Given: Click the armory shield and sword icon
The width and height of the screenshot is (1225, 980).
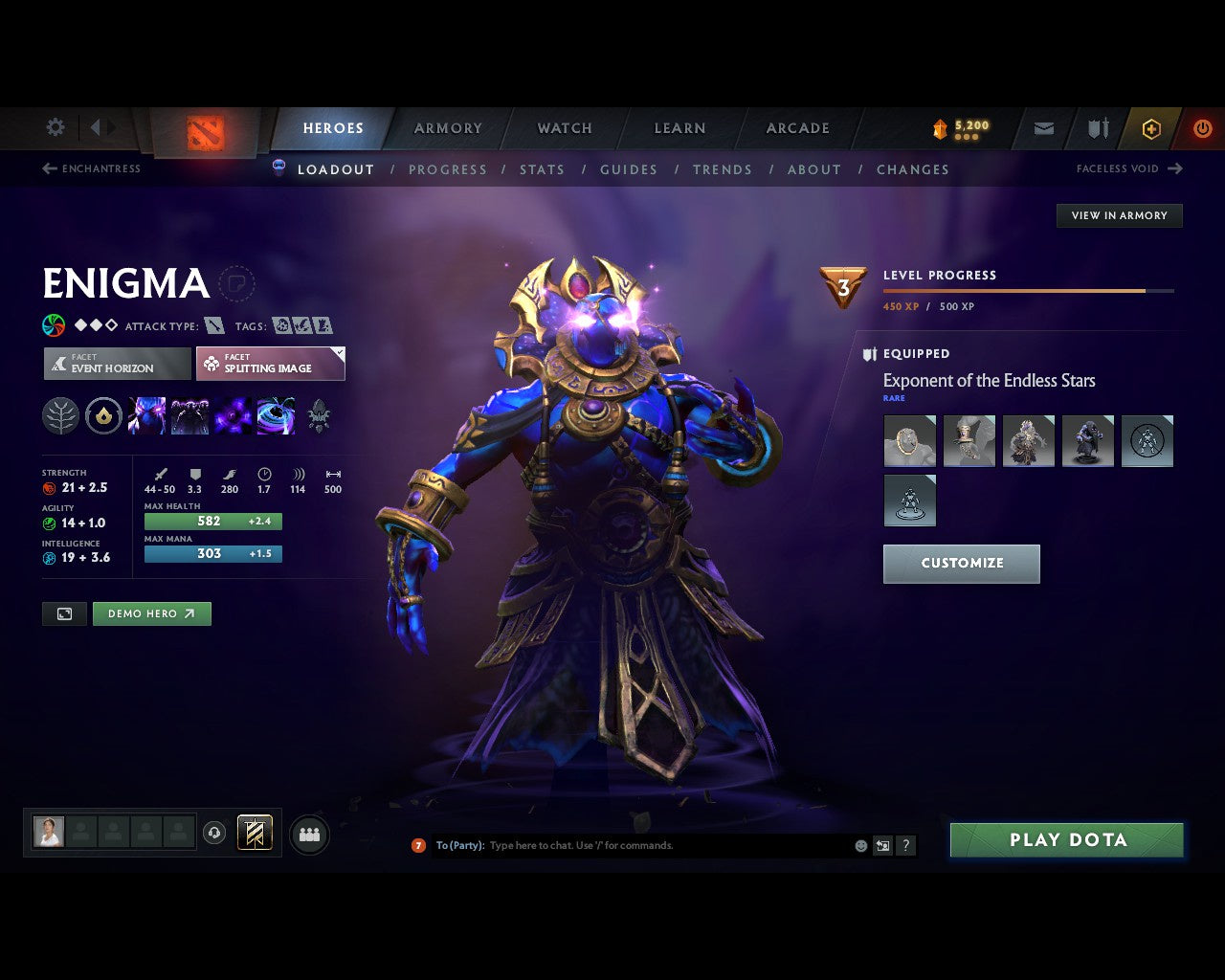Looking at the screenshot, I should click(1096, 128).
